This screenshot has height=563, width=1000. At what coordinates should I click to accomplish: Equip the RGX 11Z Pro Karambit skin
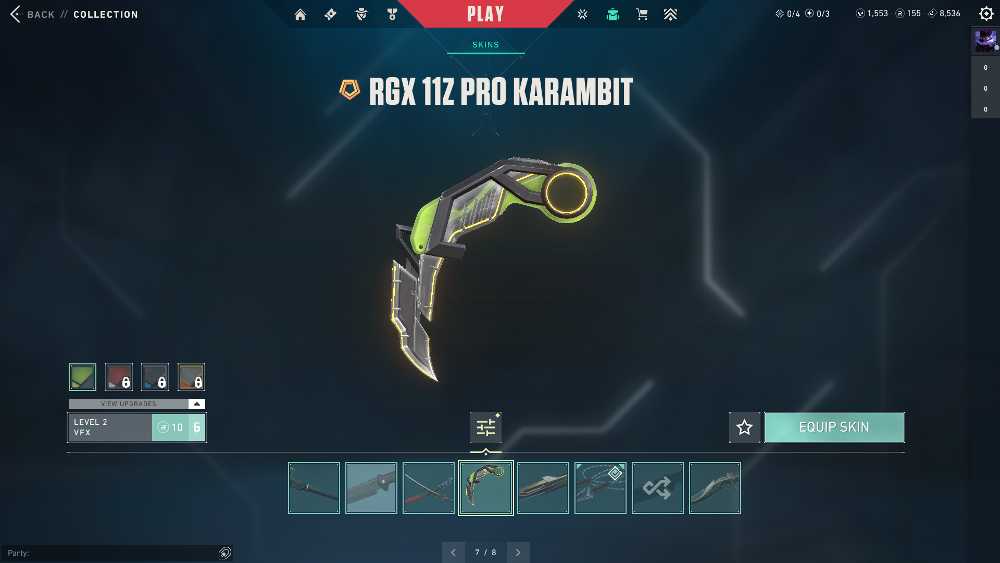coord(834,427)
